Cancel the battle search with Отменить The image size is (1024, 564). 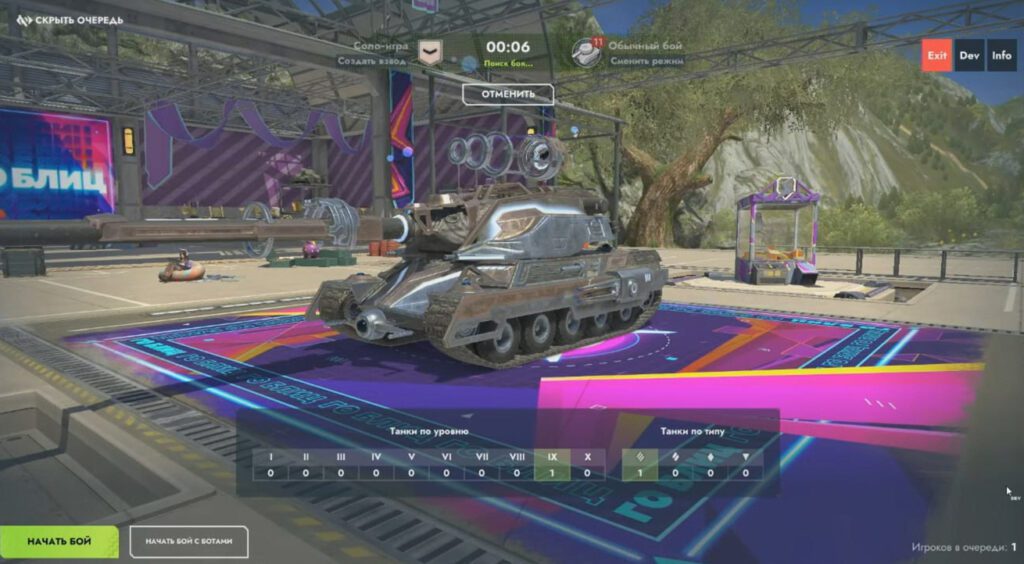[508, 94]
